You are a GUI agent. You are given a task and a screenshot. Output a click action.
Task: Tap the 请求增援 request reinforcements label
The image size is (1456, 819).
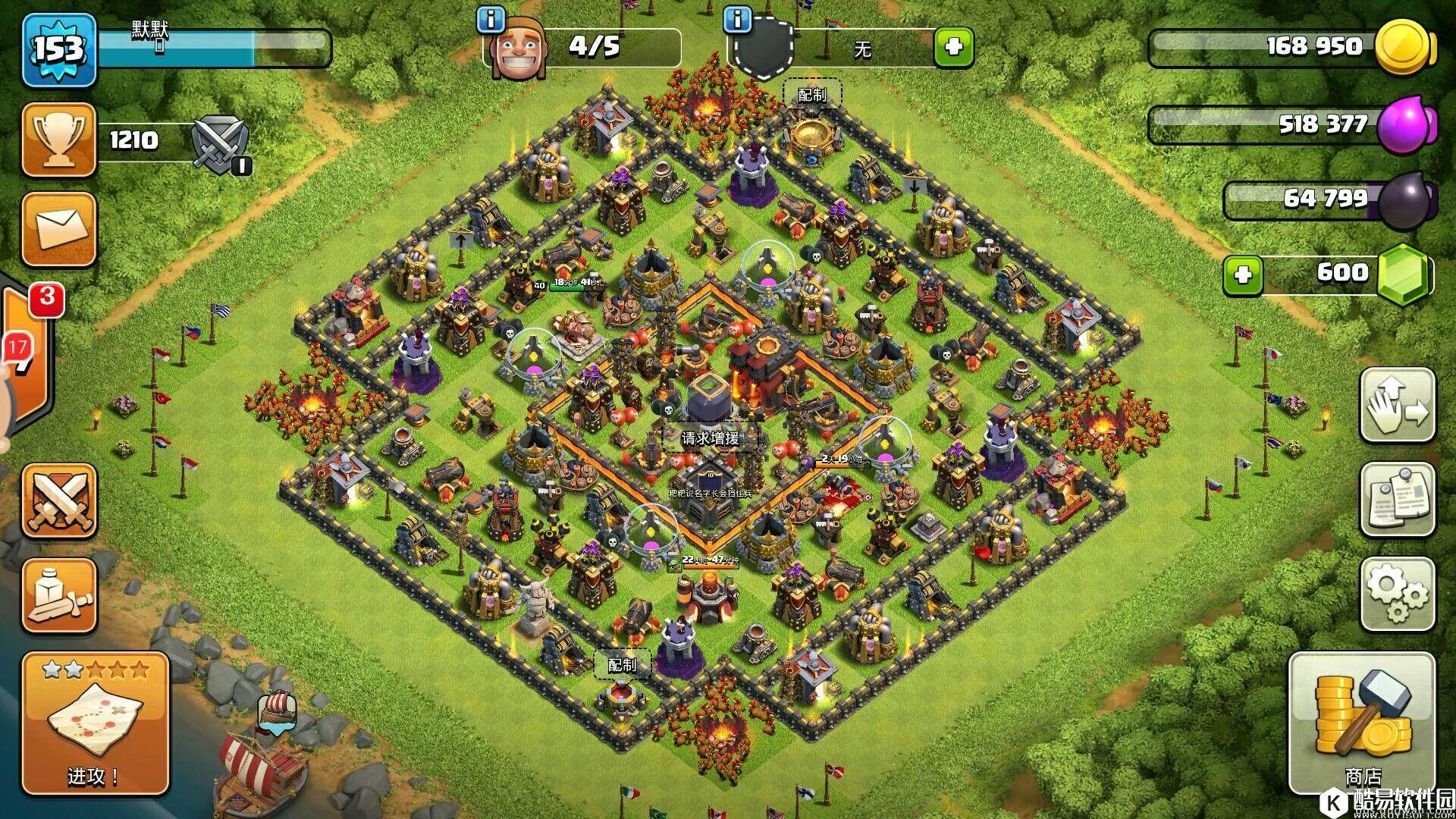click(x=710, y=438)
